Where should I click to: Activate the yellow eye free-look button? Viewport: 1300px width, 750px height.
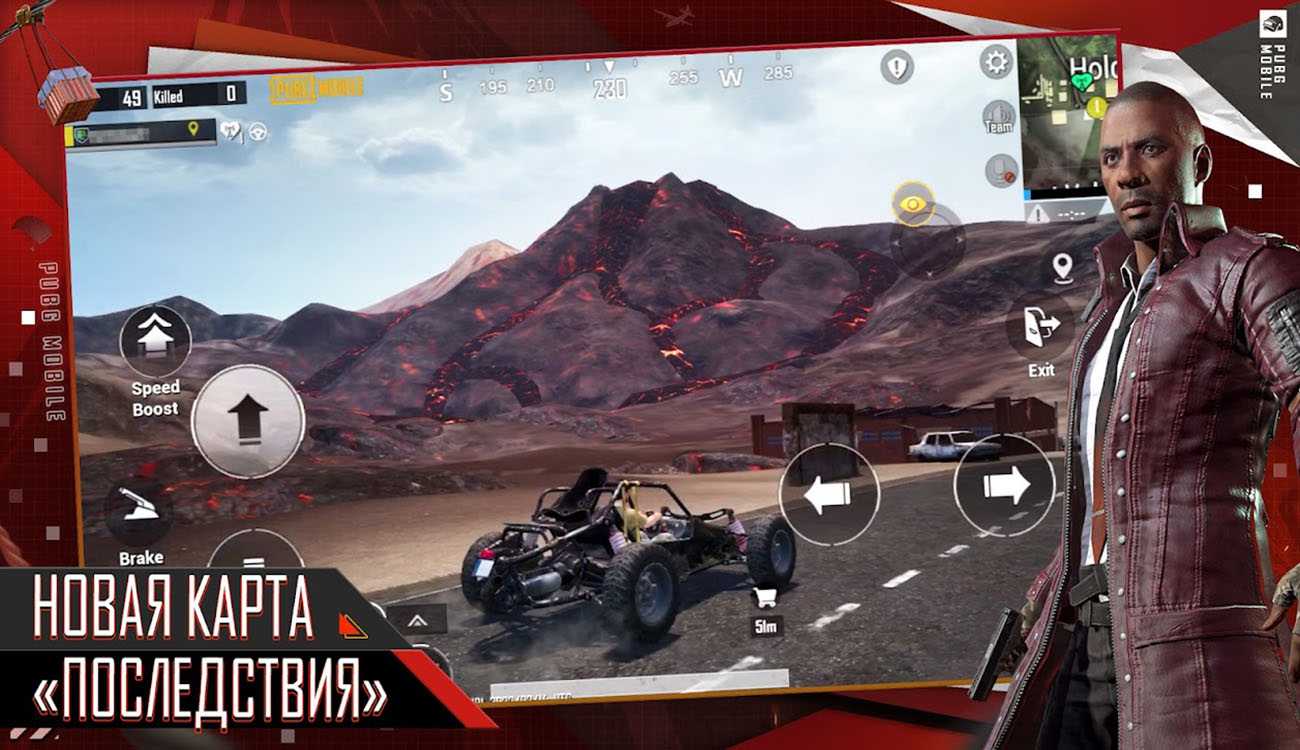pos(912,204)
